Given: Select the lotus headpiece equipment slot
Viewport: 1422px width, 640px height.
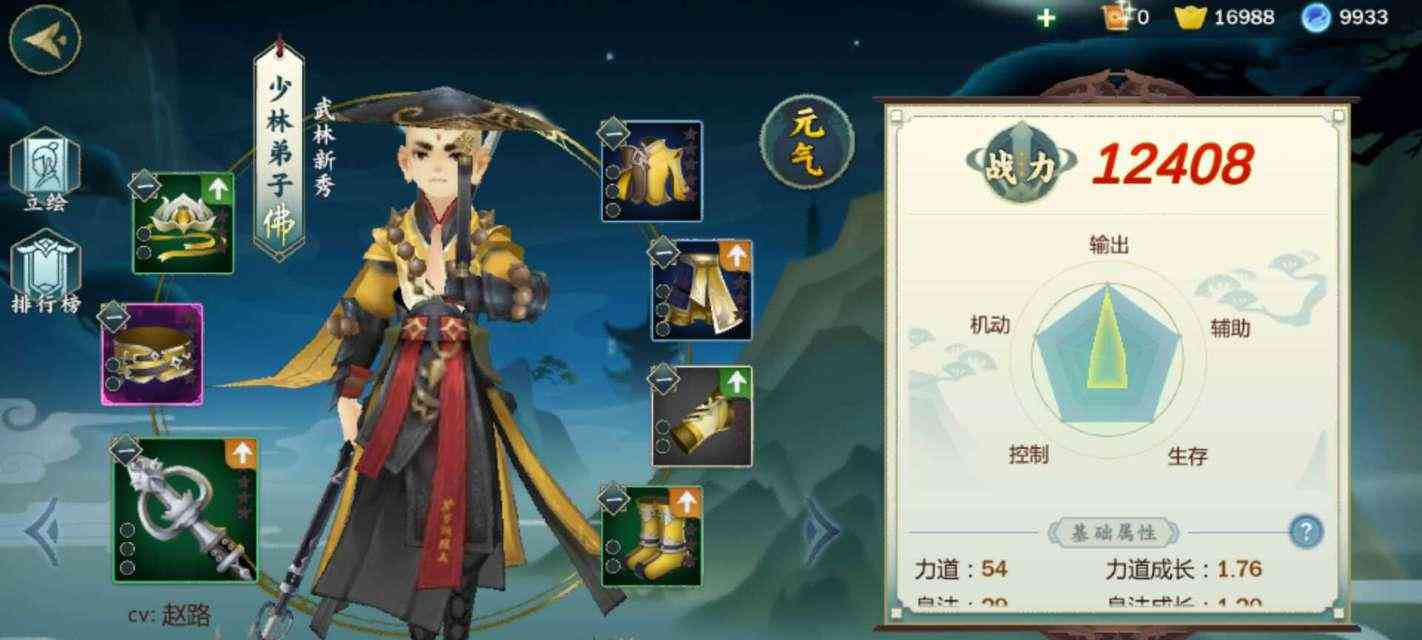Looking at the screenshot, I should click(x=183, y=223).
